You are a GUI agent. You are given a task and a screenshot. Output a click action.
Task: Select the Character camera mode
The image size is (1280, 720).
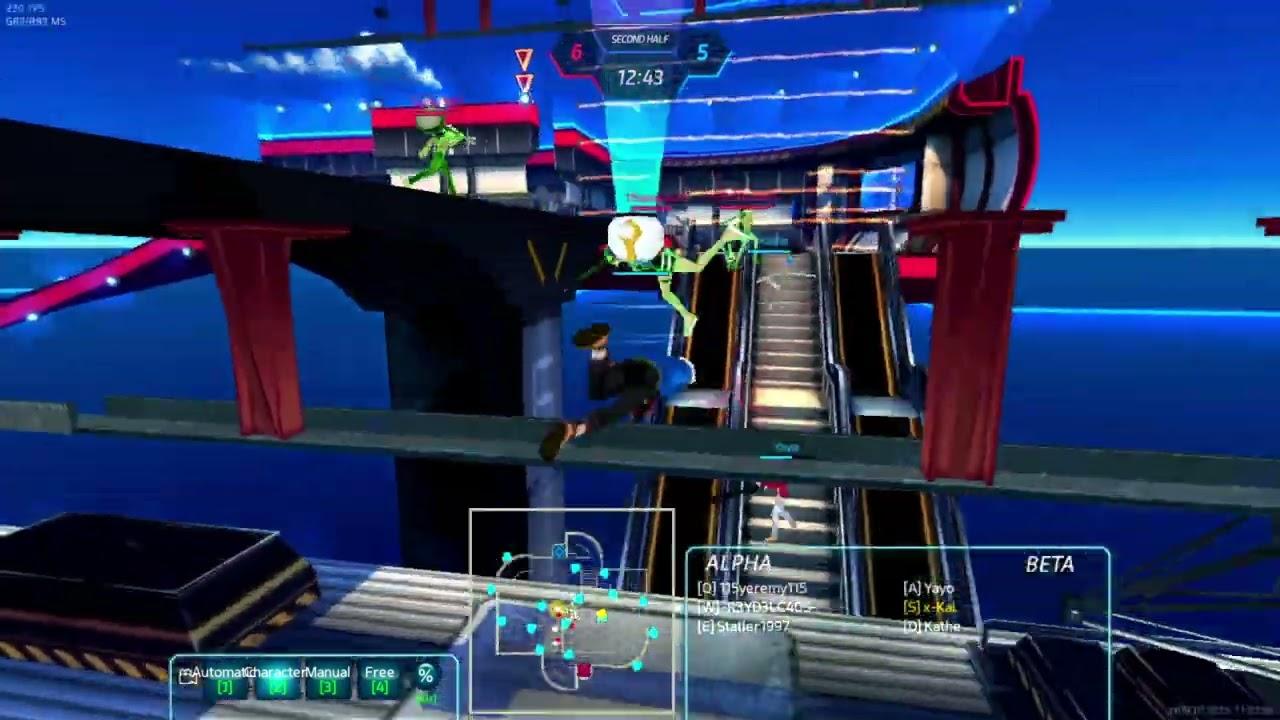pyautogui.click(x=275, y=679)
